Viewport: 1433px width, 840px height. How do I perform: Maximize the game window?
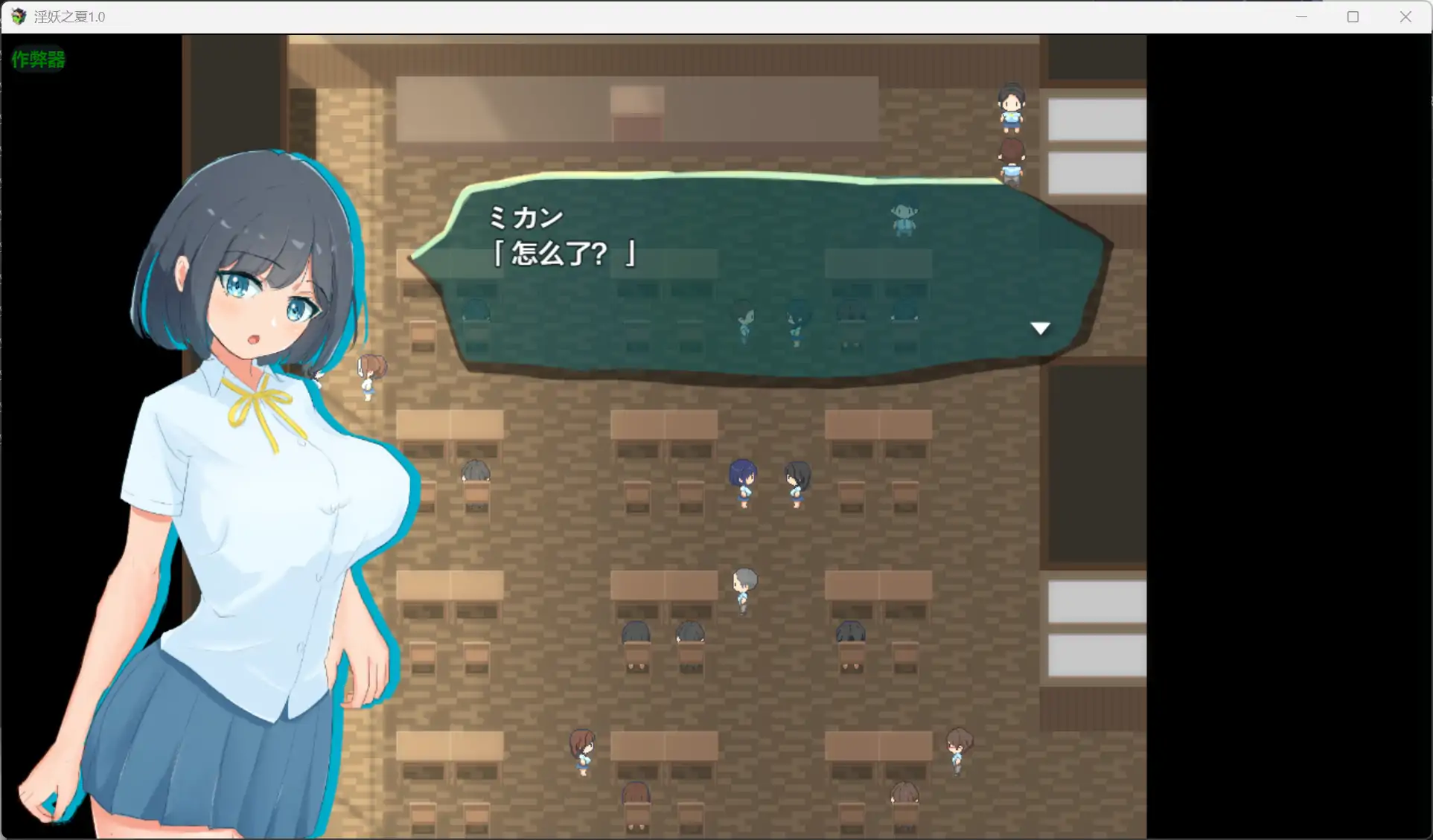tap(1353, 16)
